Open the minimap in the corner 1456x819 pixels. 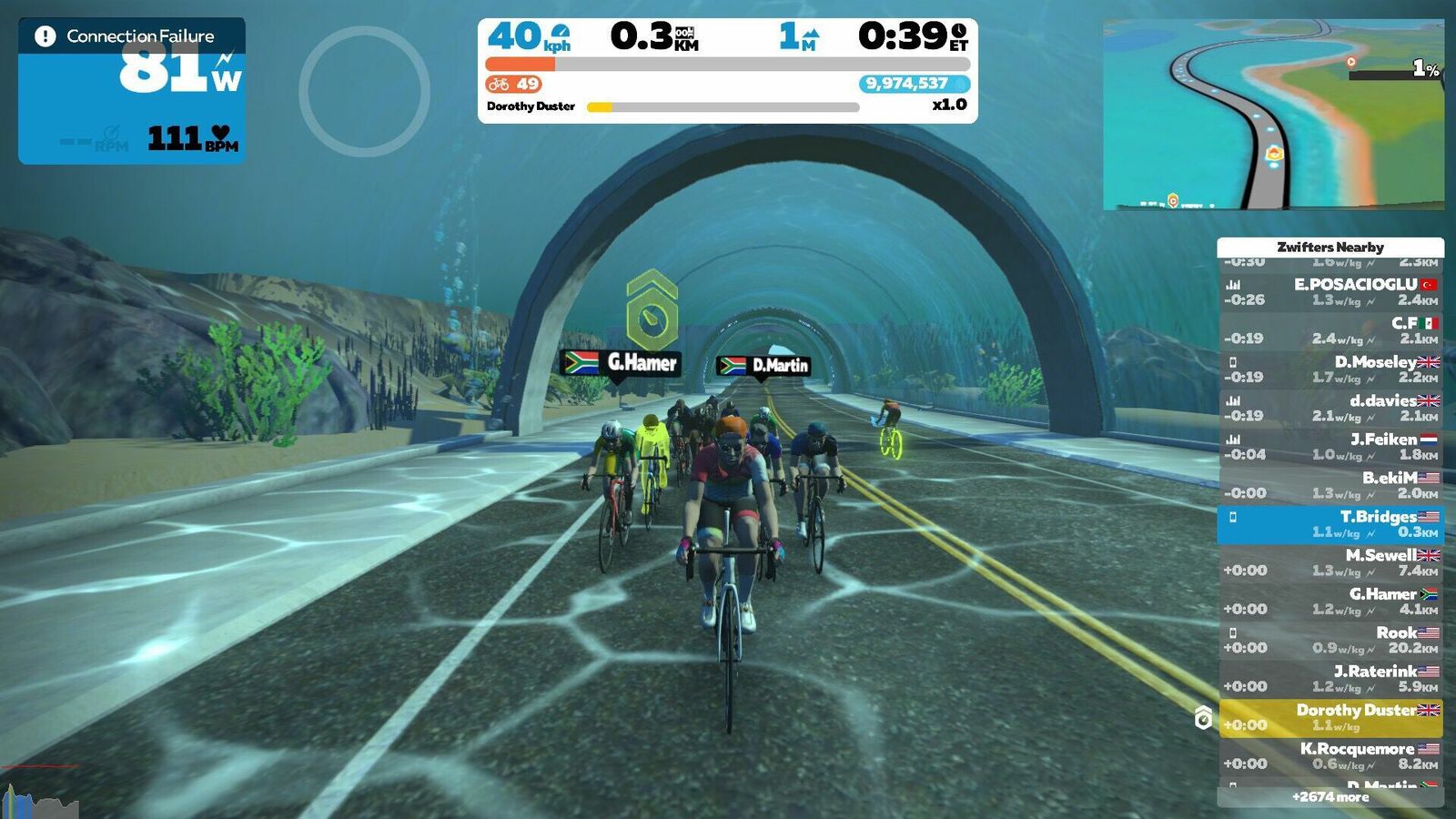(x=1272, y=115)
